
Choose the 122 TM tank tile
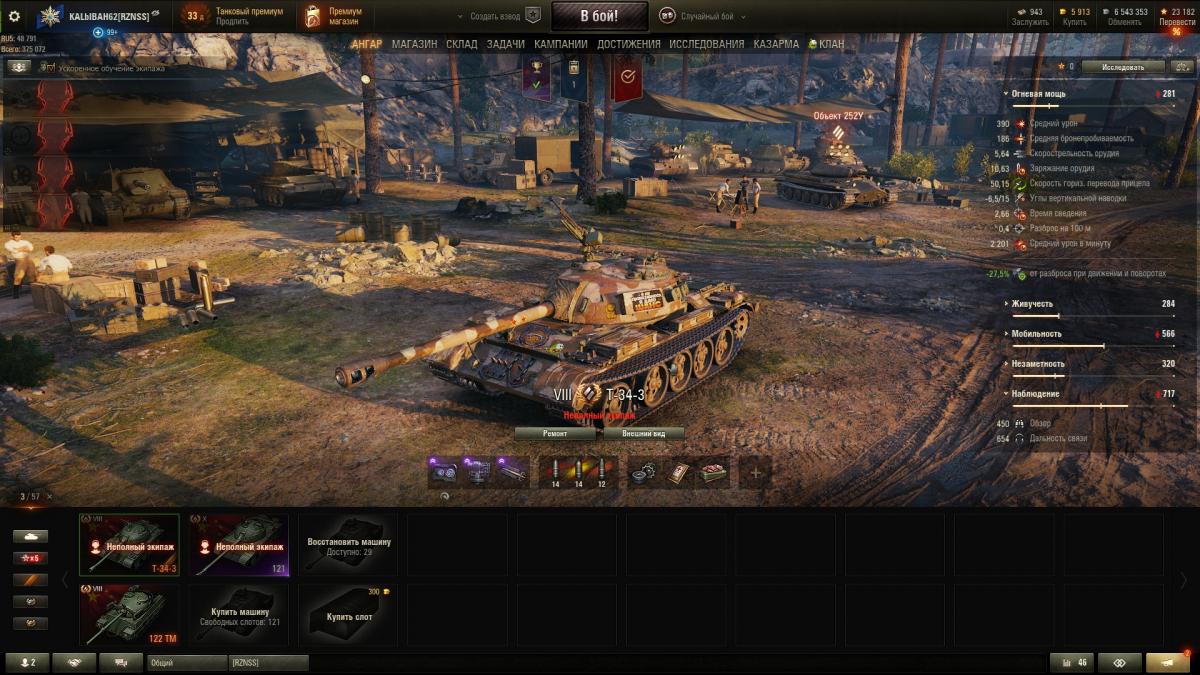[129, 615]
